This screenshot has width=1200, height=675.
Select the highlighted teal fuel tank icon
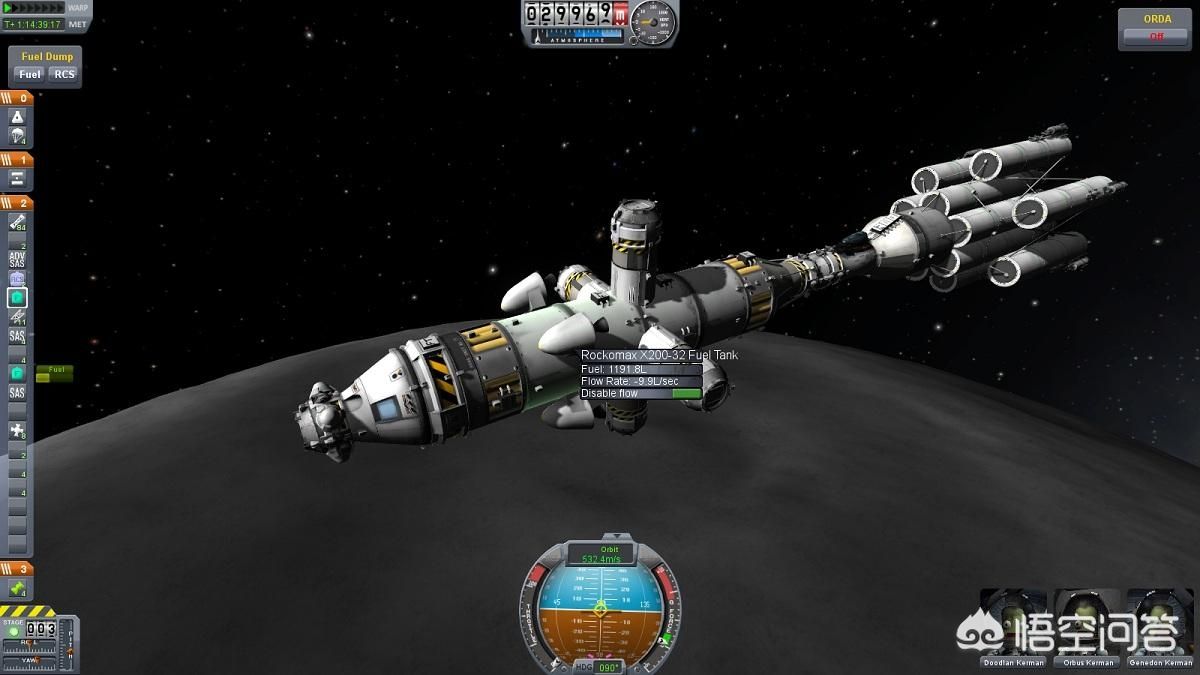pos(18,297)
